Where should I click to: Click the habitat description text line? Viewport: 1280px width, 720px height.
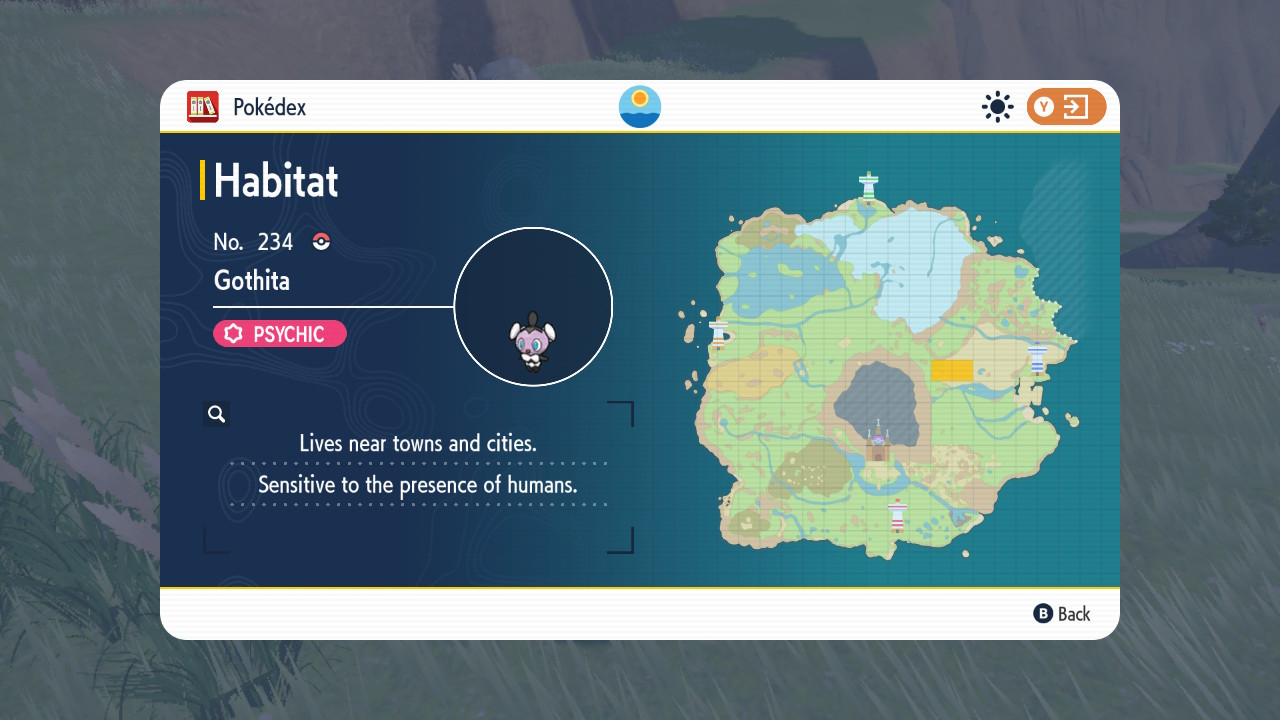pos(418,443)
